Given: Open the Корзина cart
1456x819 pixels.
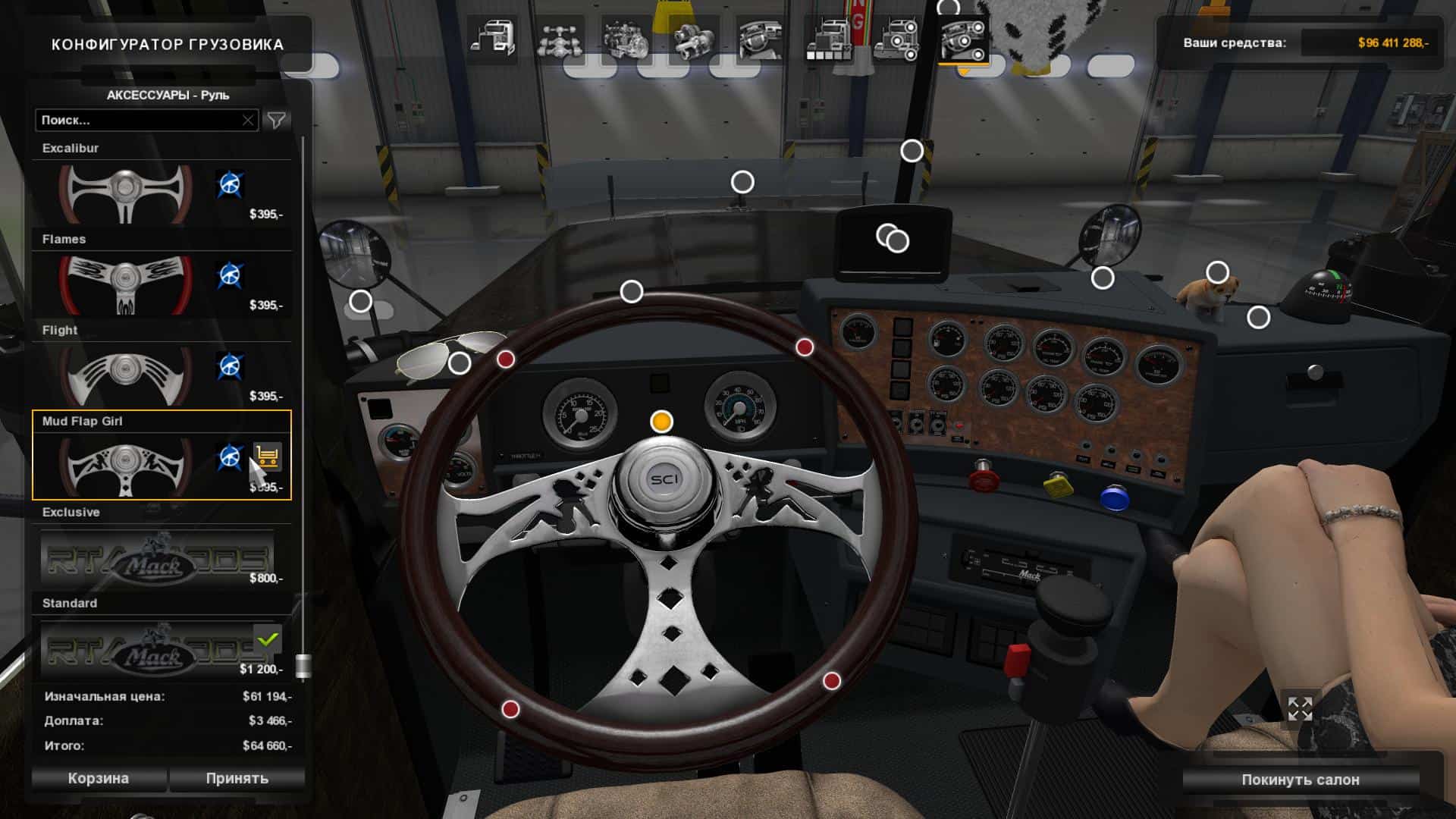Looking at the screenshot, I should pos(99,778).
